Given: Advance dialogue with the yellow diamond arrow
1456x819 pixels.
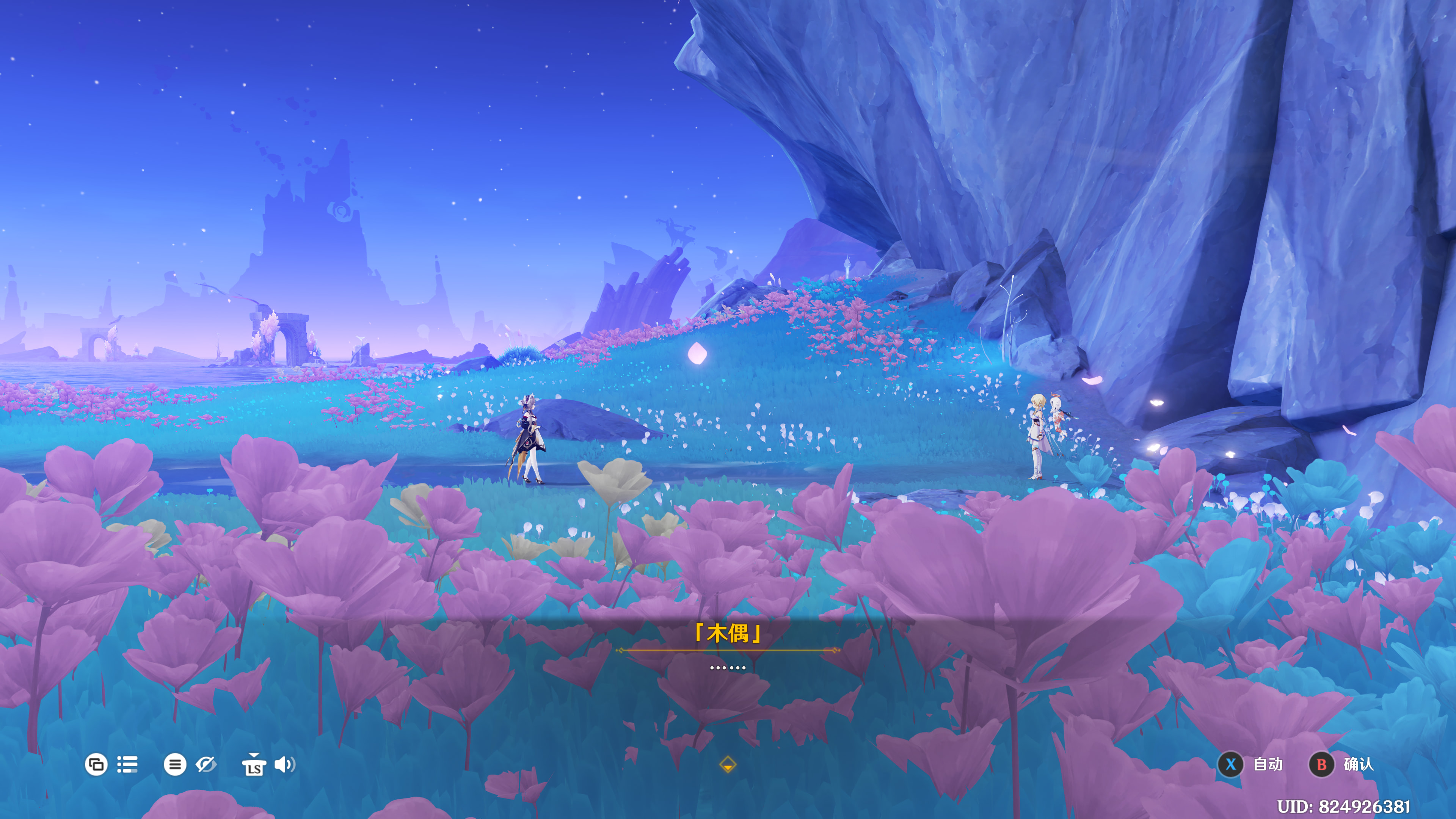Looking at the screenshot, I should coord(728,765).
